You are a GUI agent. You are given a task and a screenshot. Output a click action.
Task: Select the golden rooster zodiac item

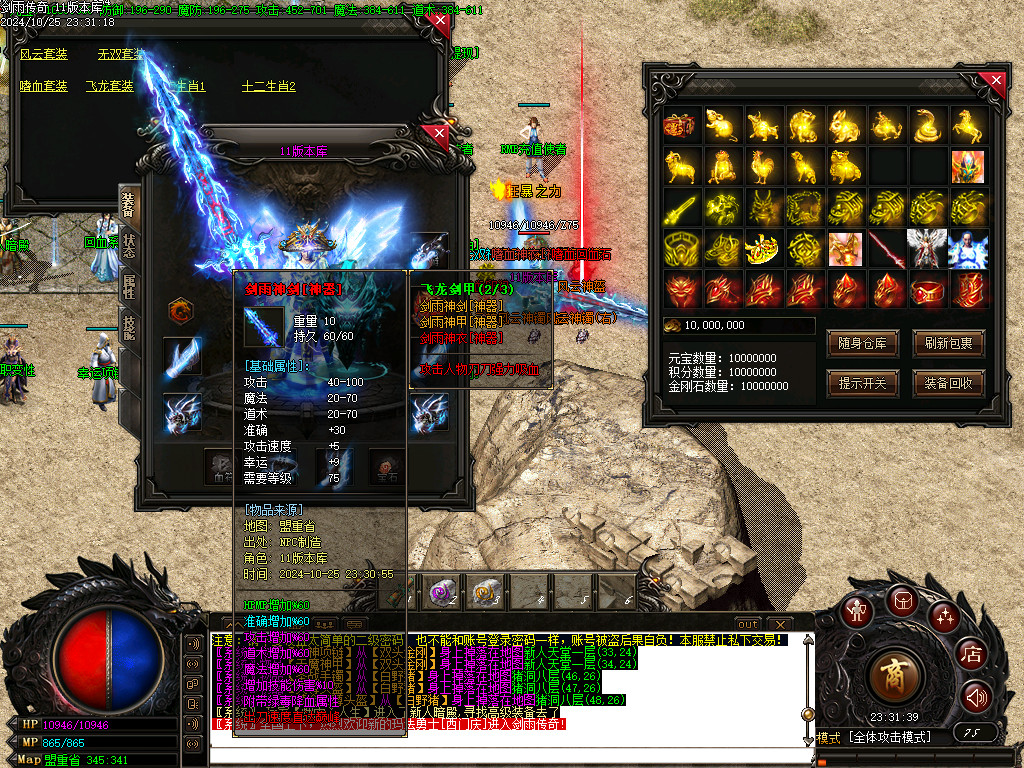[762, 167]
